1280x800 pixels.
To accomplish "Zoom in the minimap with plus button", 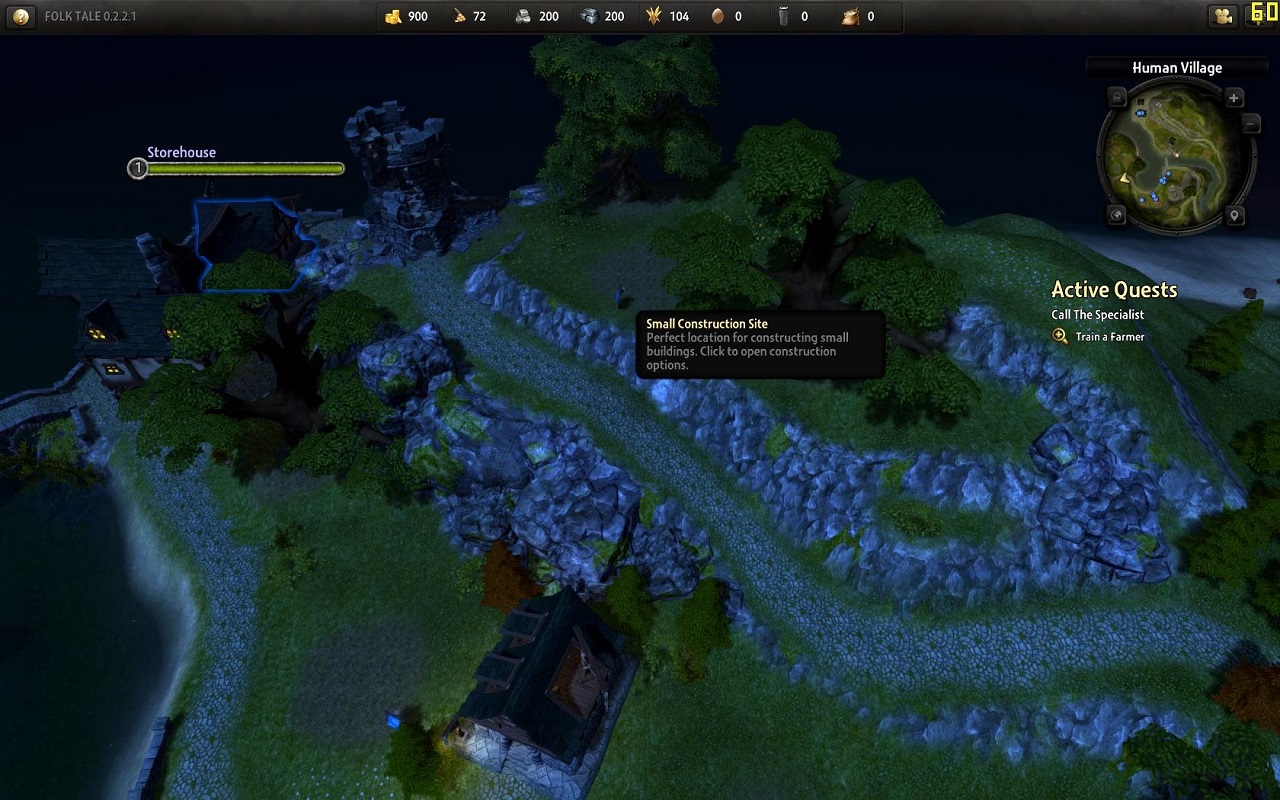I will 1234,98.
